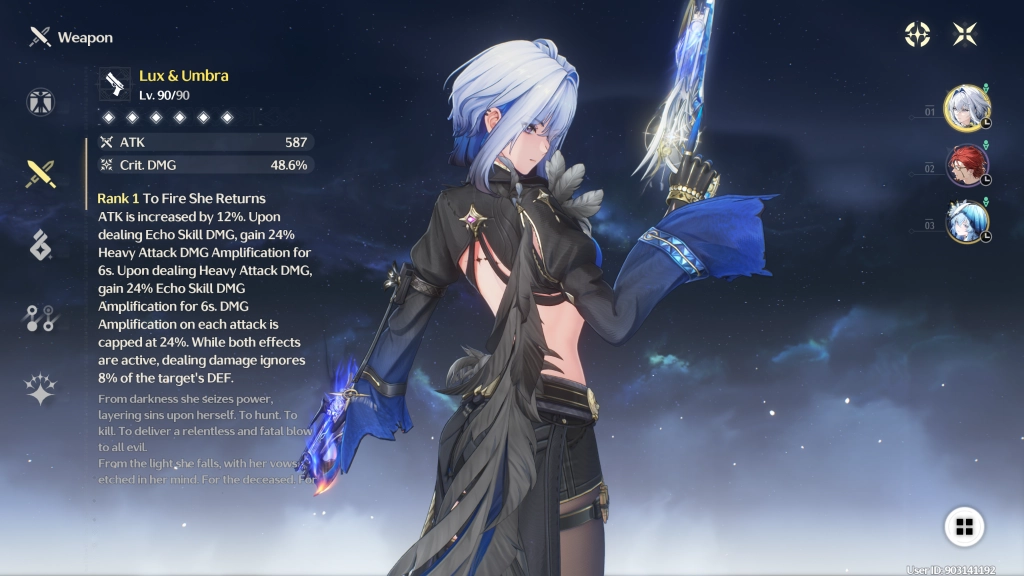Screen dimensions: 1024x576
Task: Open the character overview tab
Action: coord(41,102)
